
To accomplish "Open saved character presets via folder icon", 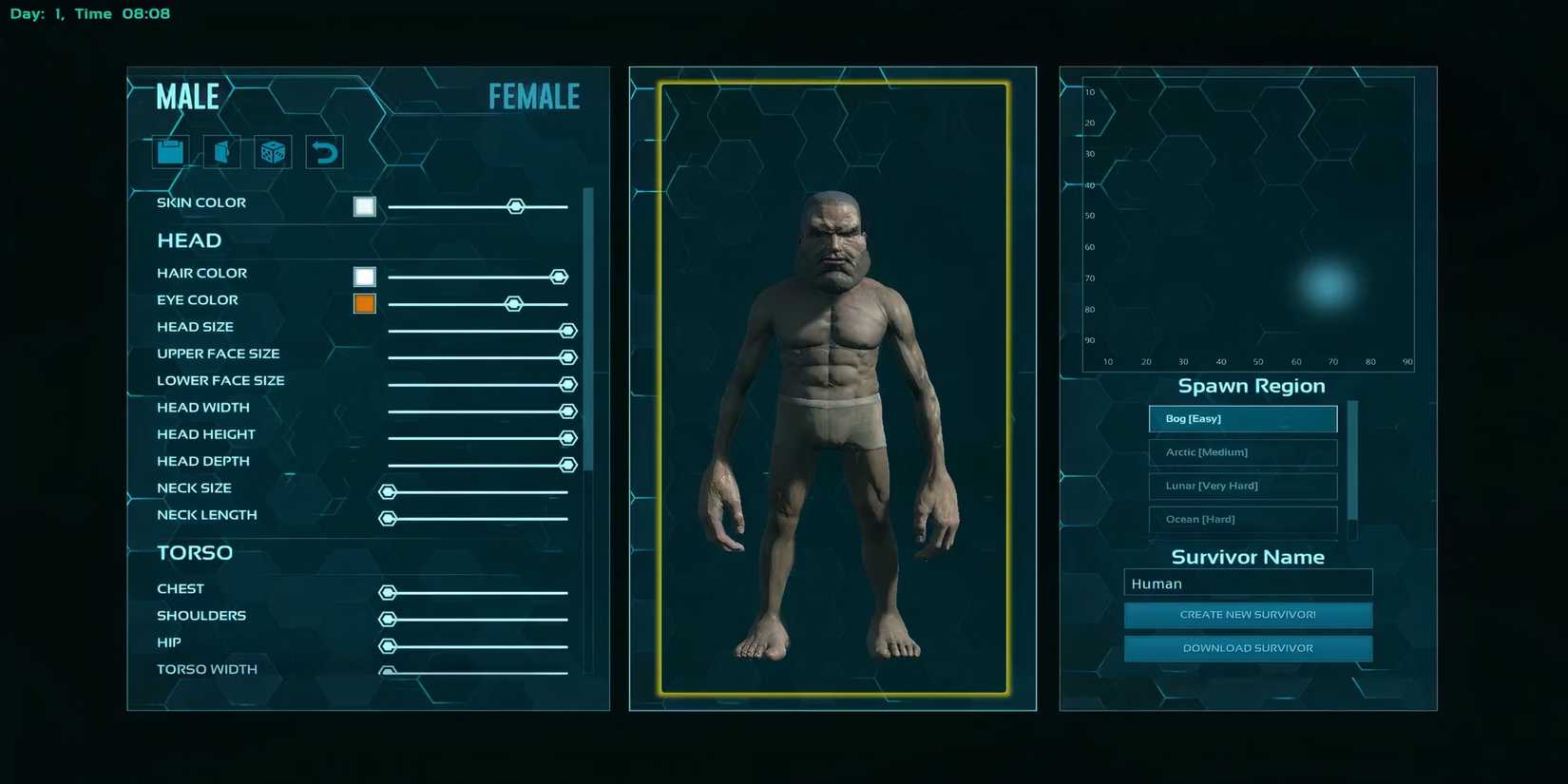I will point(169,151).
